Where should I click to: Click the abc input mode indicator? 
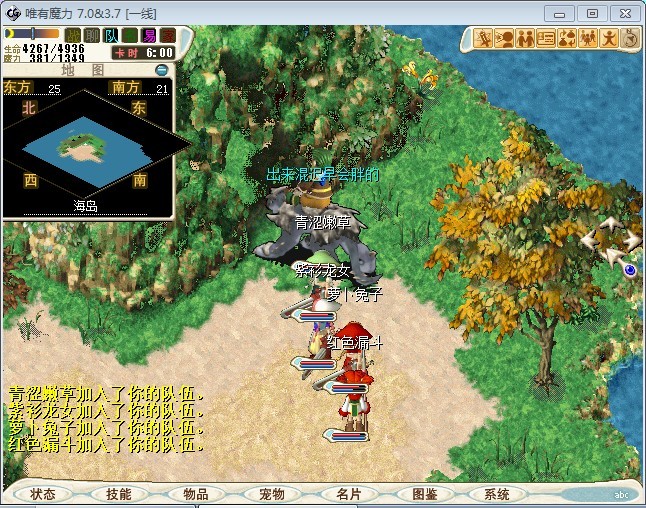click(x=621, y=494)
